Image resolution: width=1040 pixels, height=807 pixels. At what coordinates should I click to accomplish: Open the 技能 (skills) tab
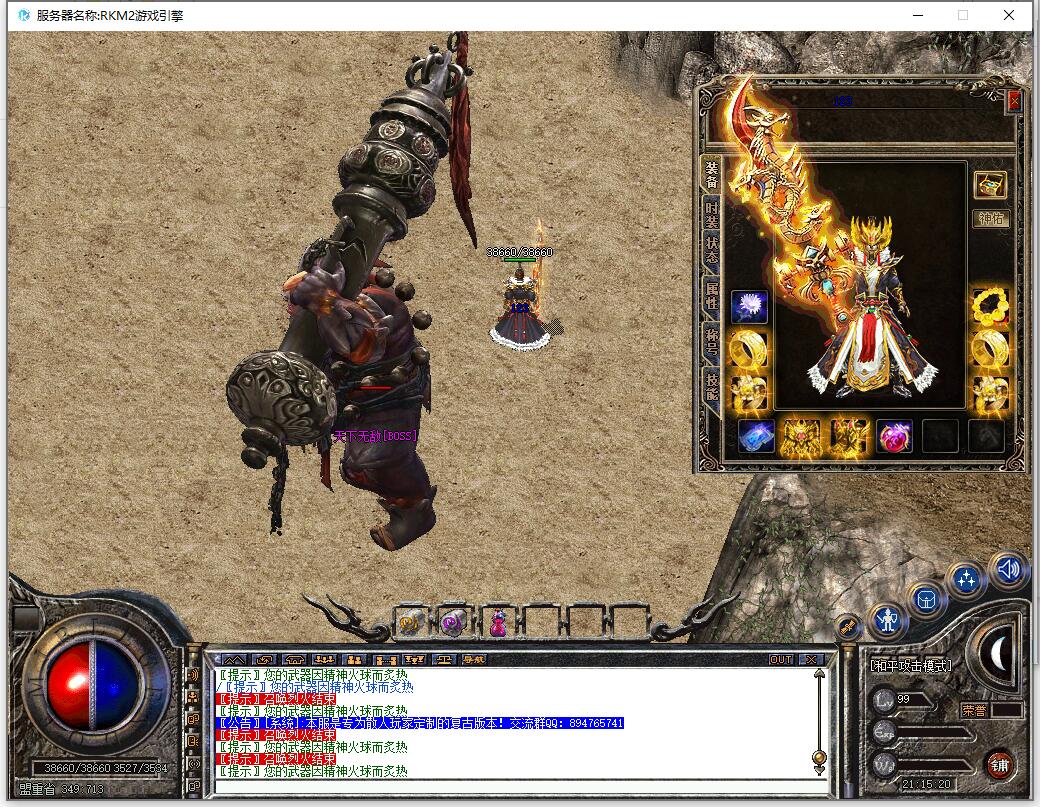point(711,385)
